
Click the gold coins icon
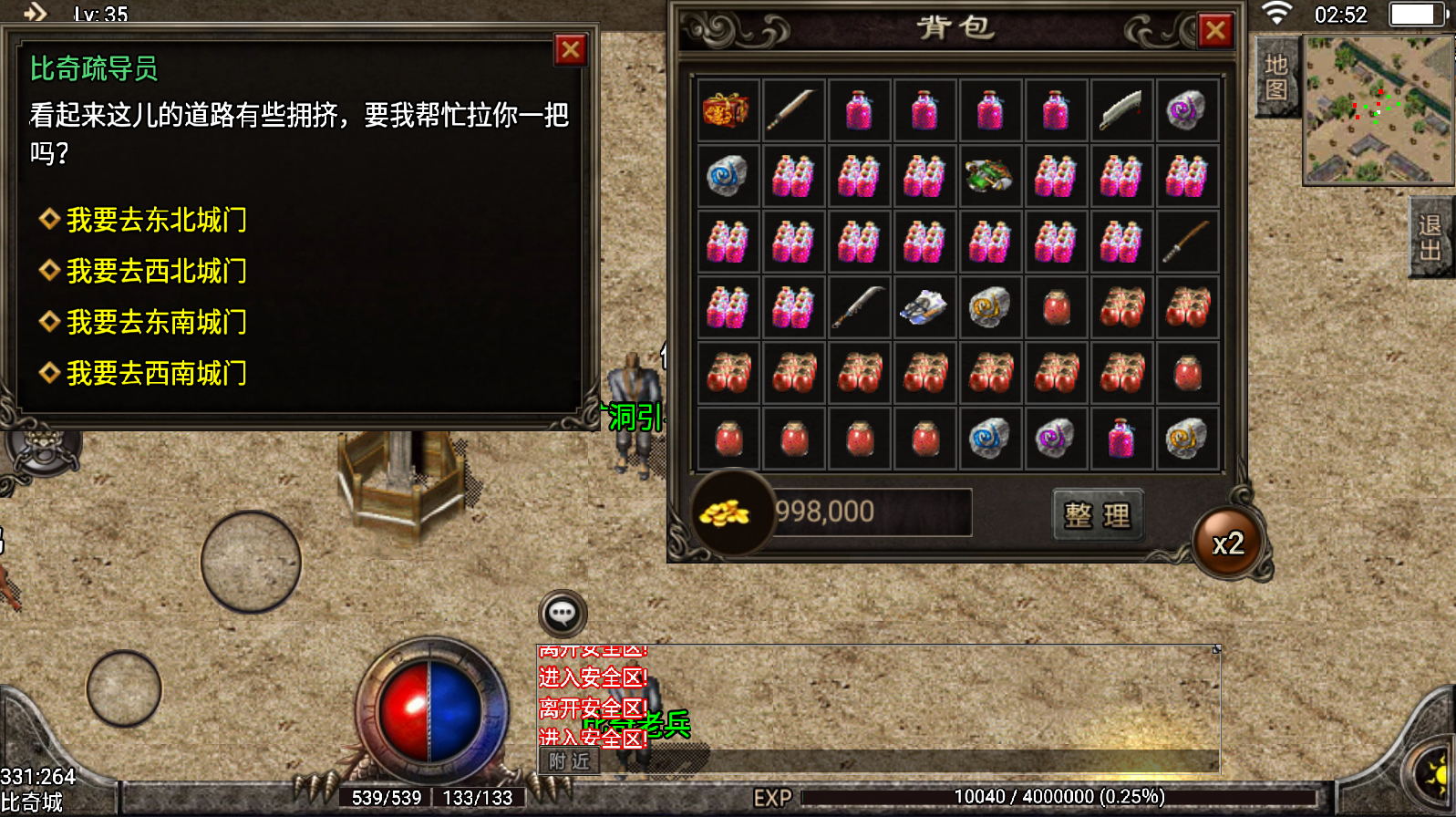[725, 513]
